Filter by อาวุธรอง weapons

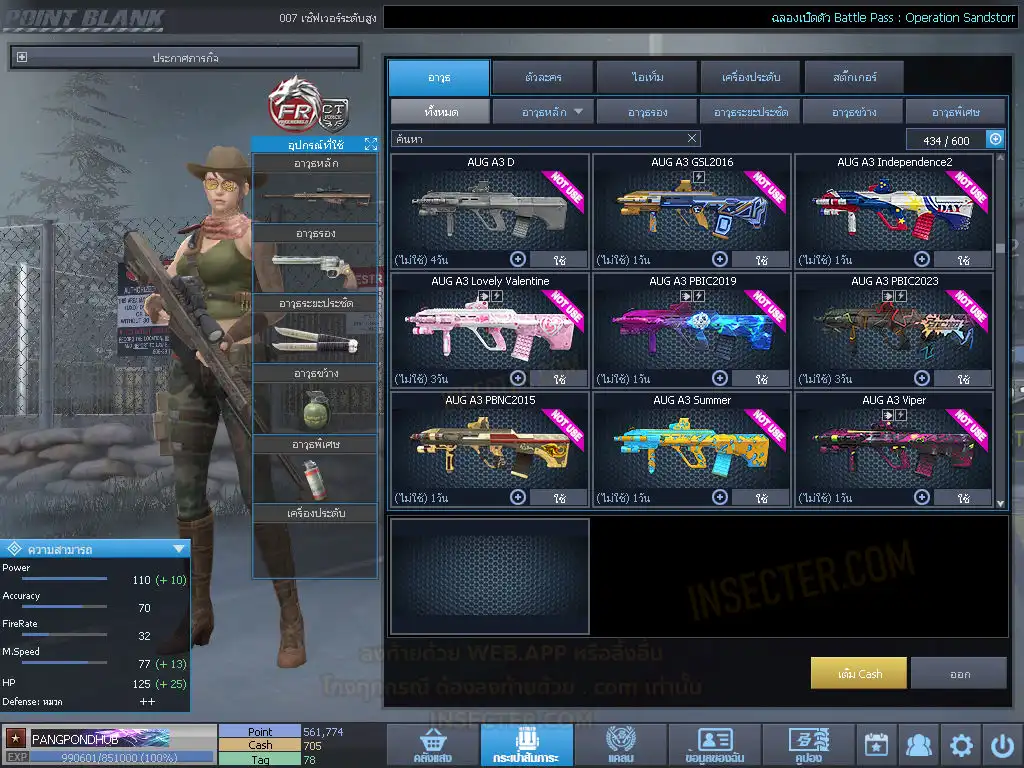pyautogui.click(x=647, y=112)
